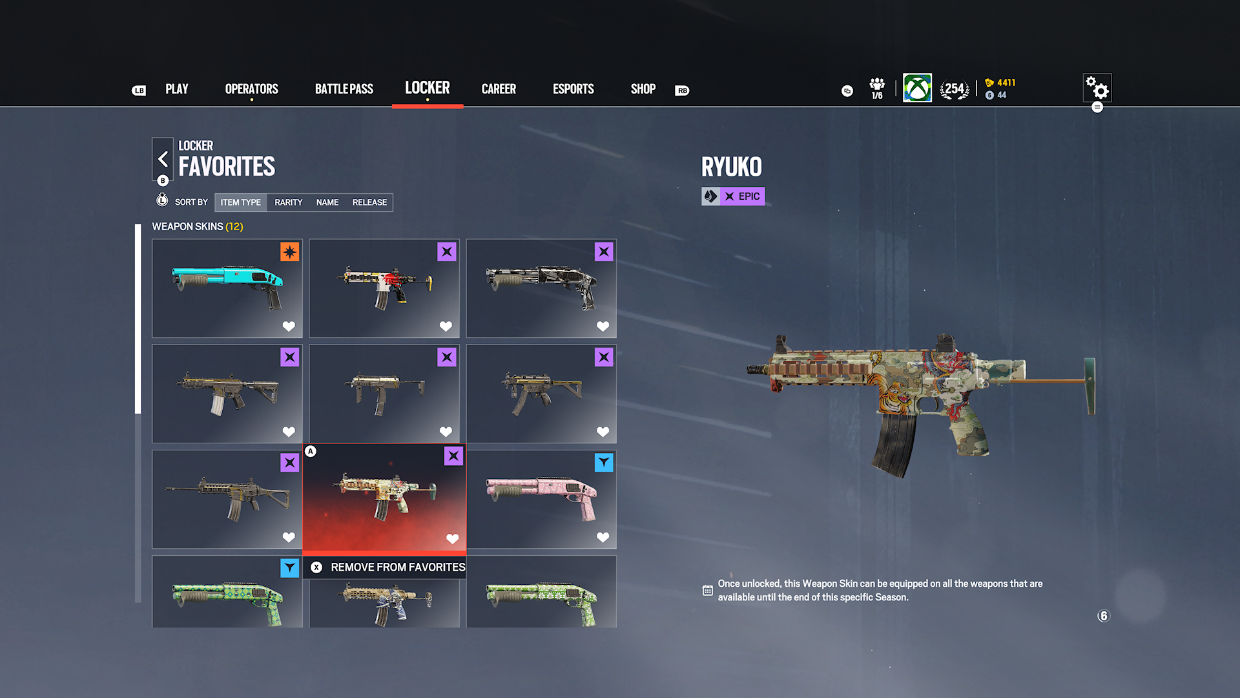Open the Battle Pass tab
Viewport: 1240px width, 698px height.
point(344,89)
